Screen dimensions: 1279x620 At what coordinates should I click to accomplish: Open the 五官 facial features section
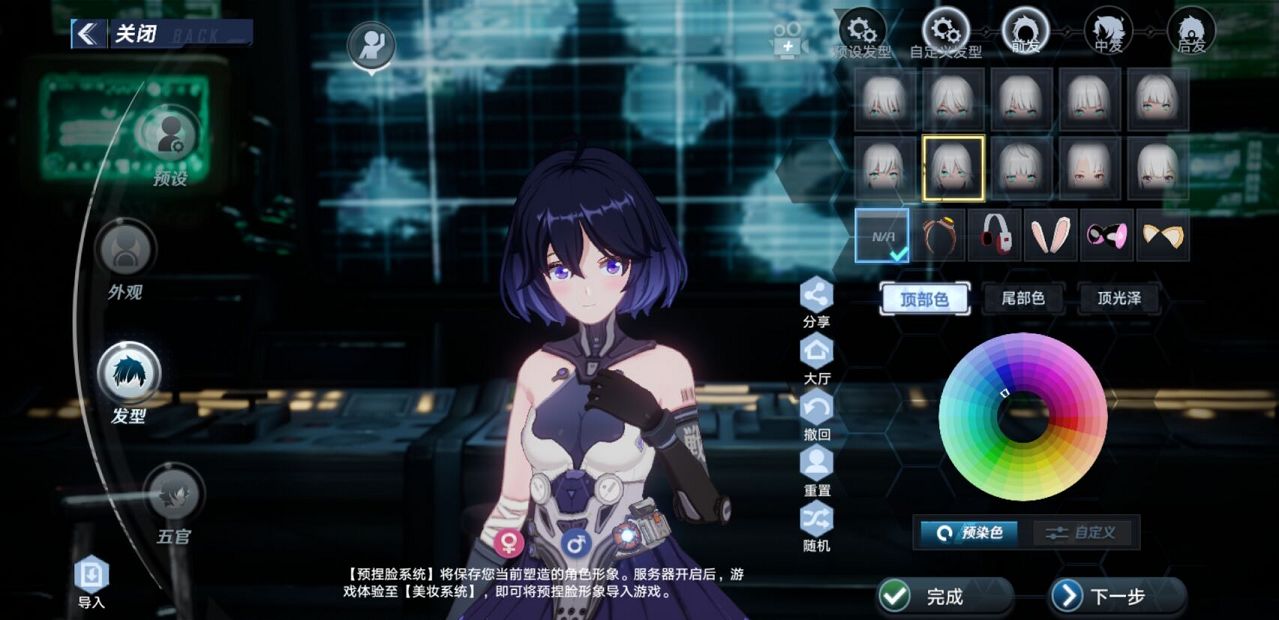click(174, 494)
